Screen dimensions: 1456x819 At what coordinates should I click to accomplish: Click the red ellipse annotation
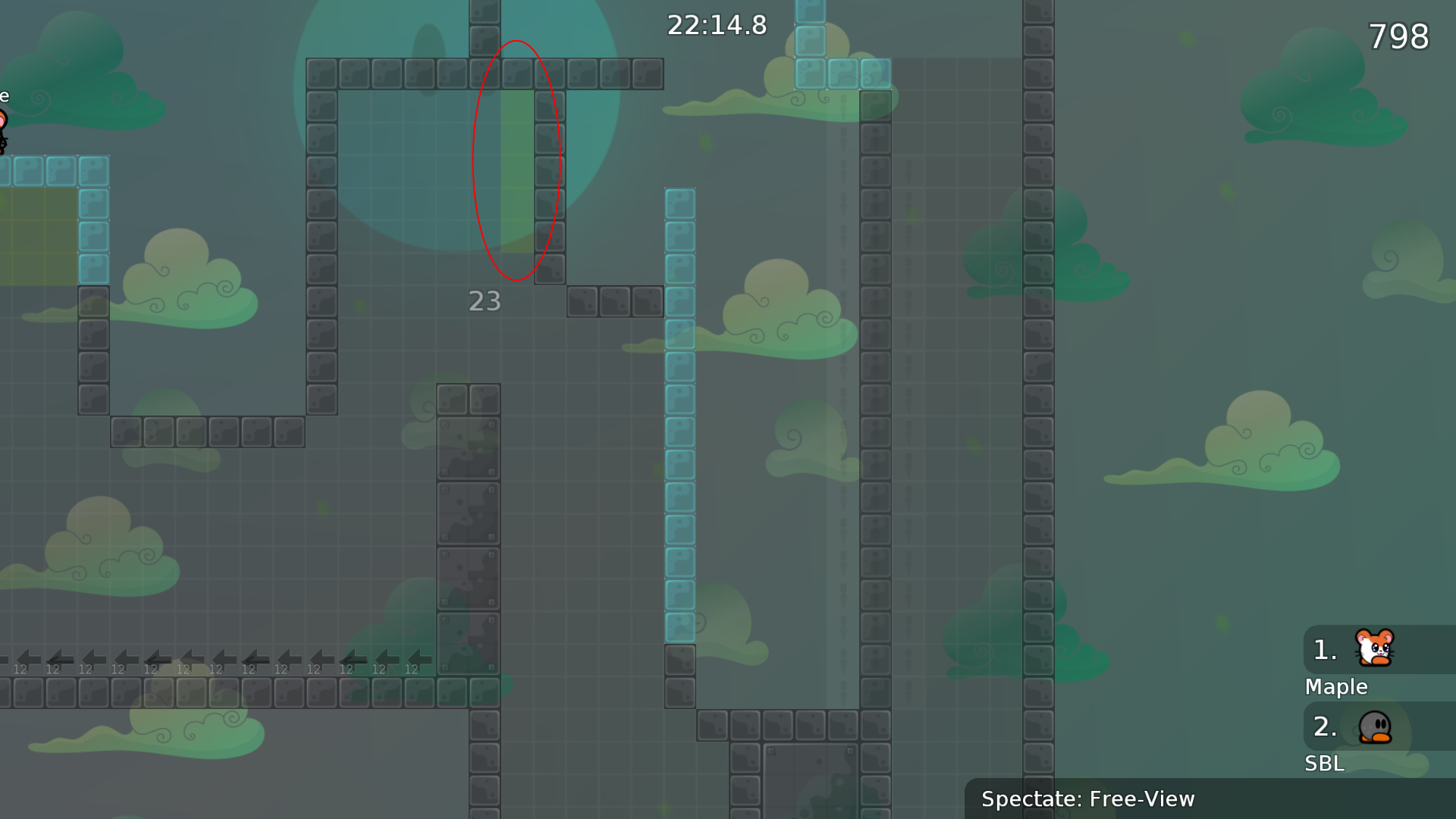click(x=517, y=159)
